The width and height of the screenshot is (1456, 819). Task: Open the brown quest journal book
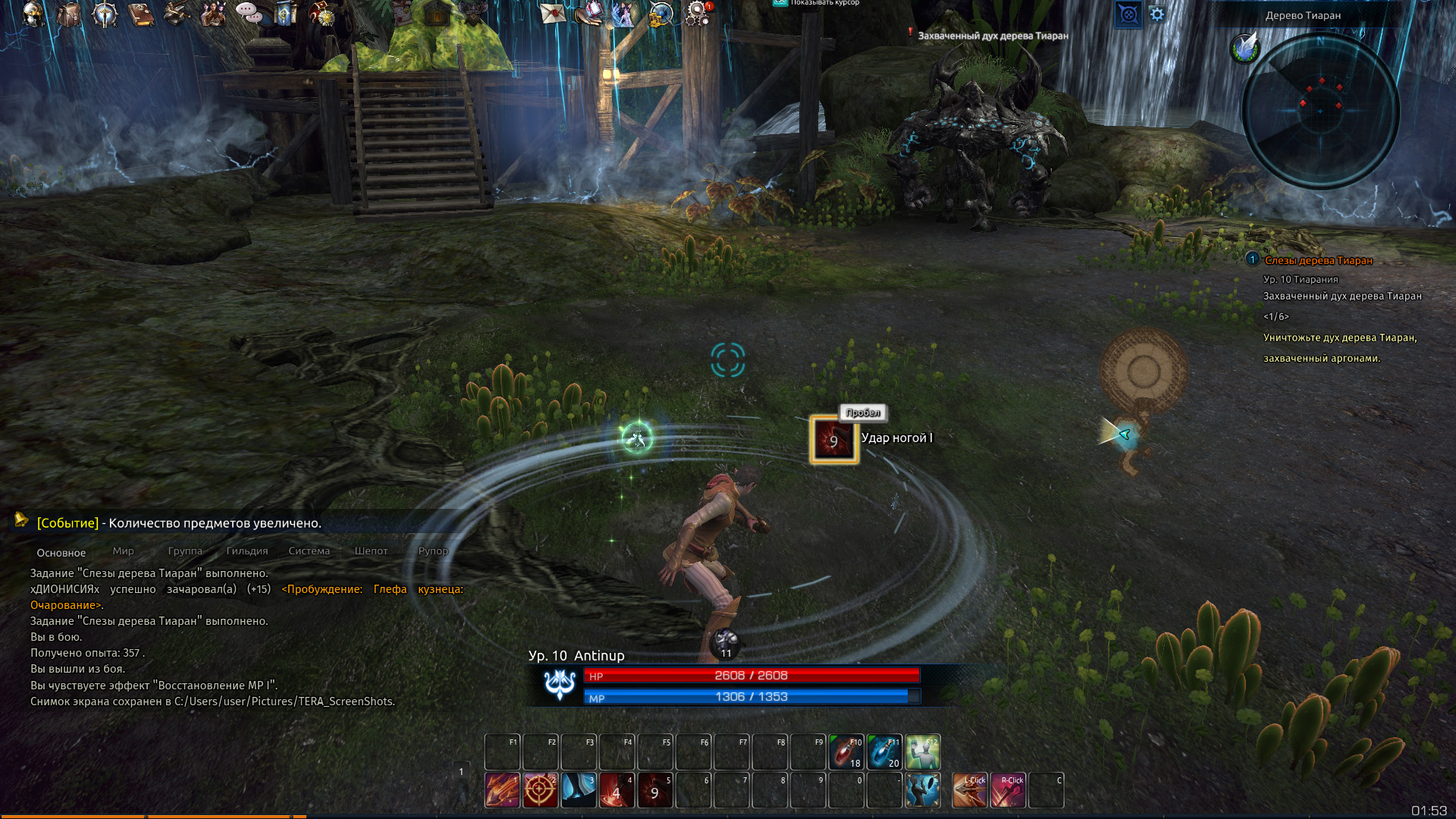click(x=141, y=14)
